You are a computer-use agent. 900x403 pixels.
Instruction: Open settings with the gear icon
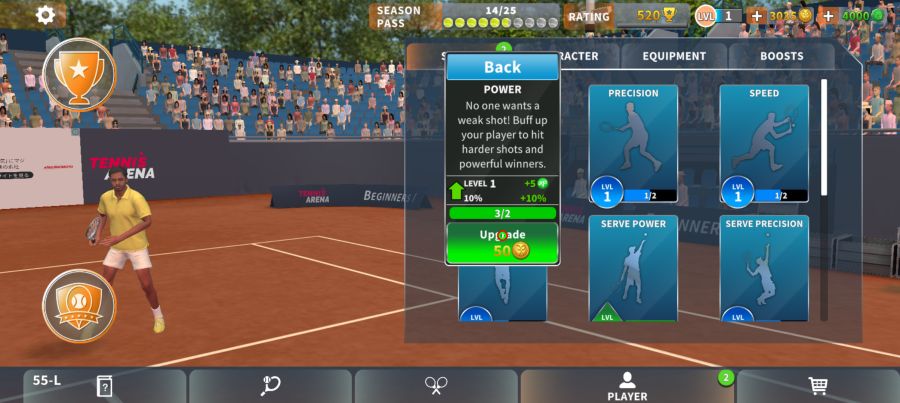click(x=45, y=14)
